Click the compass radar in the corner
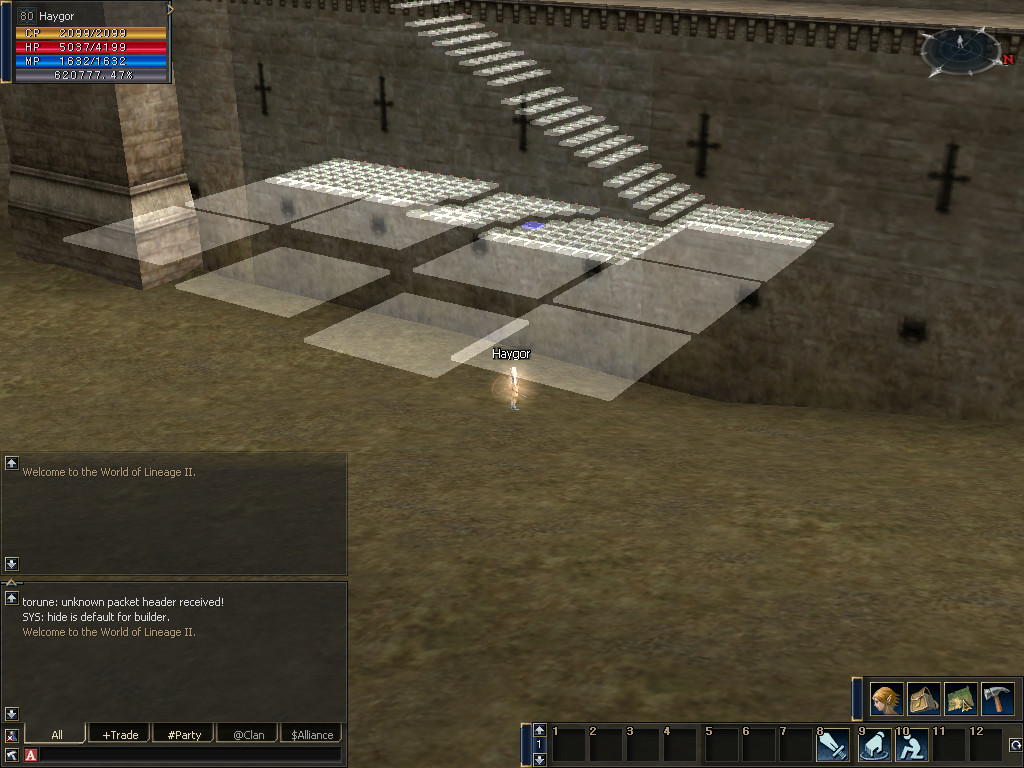Screen dimensions: 1024x768 (960, 51)
